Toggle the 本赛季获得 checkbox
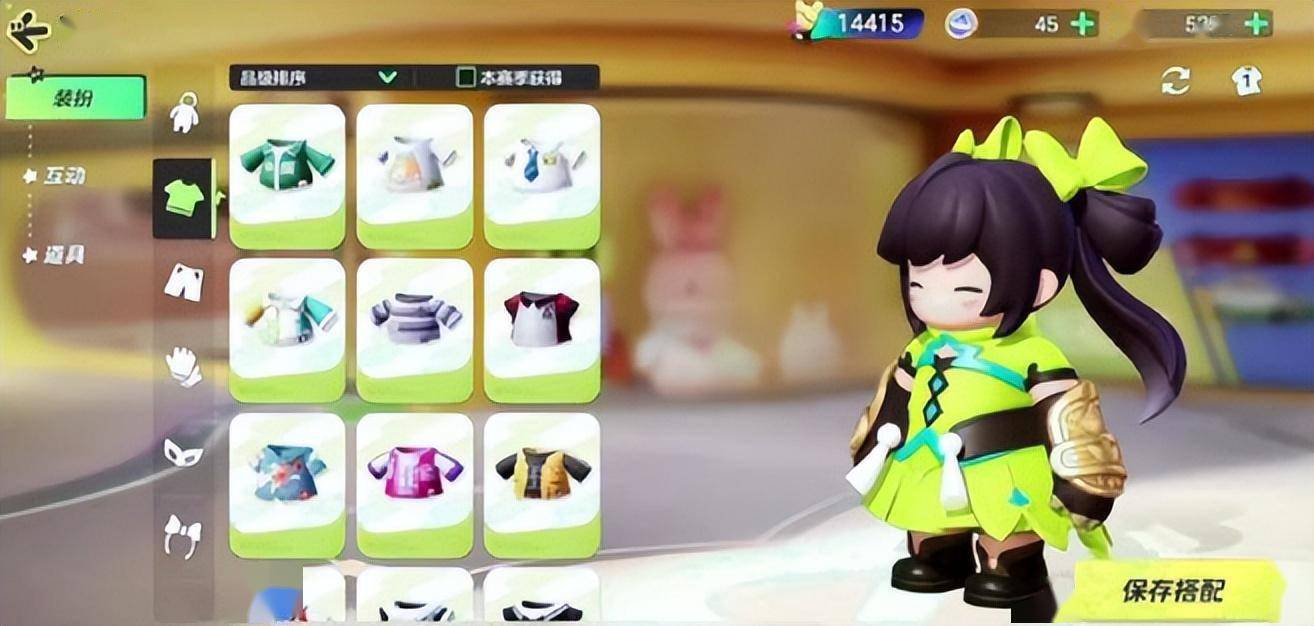Screen dimensions: 1314x626 tap(466, 77)
